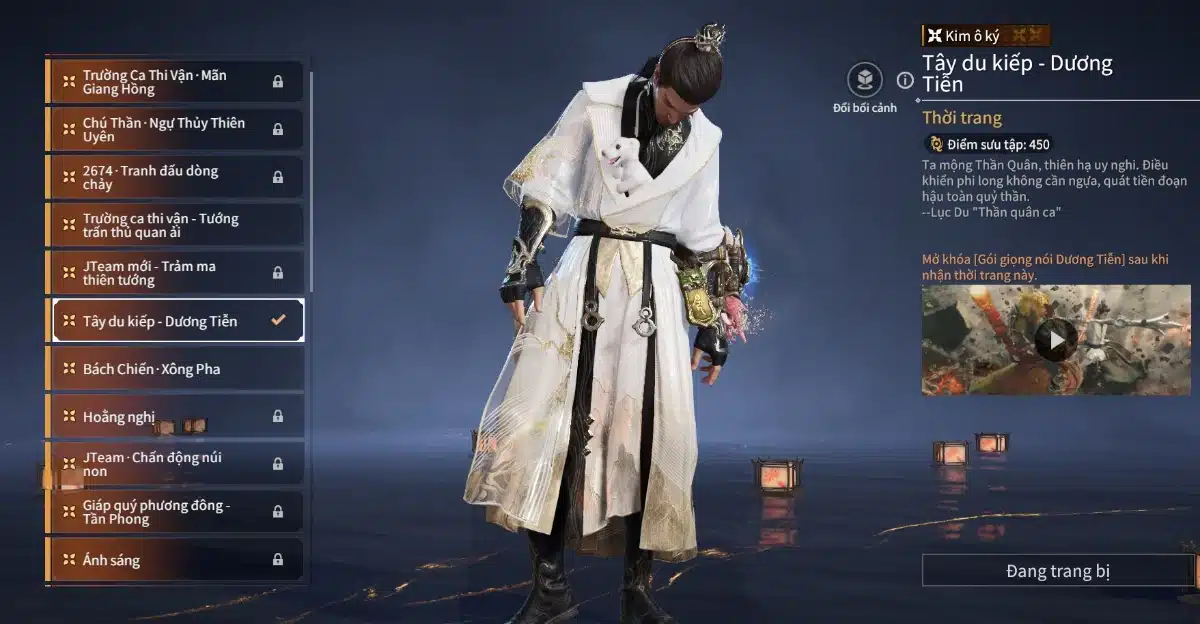Click the Đang trang bị button
This screenshot has height=624, width=1200.
pos(1057,571)
